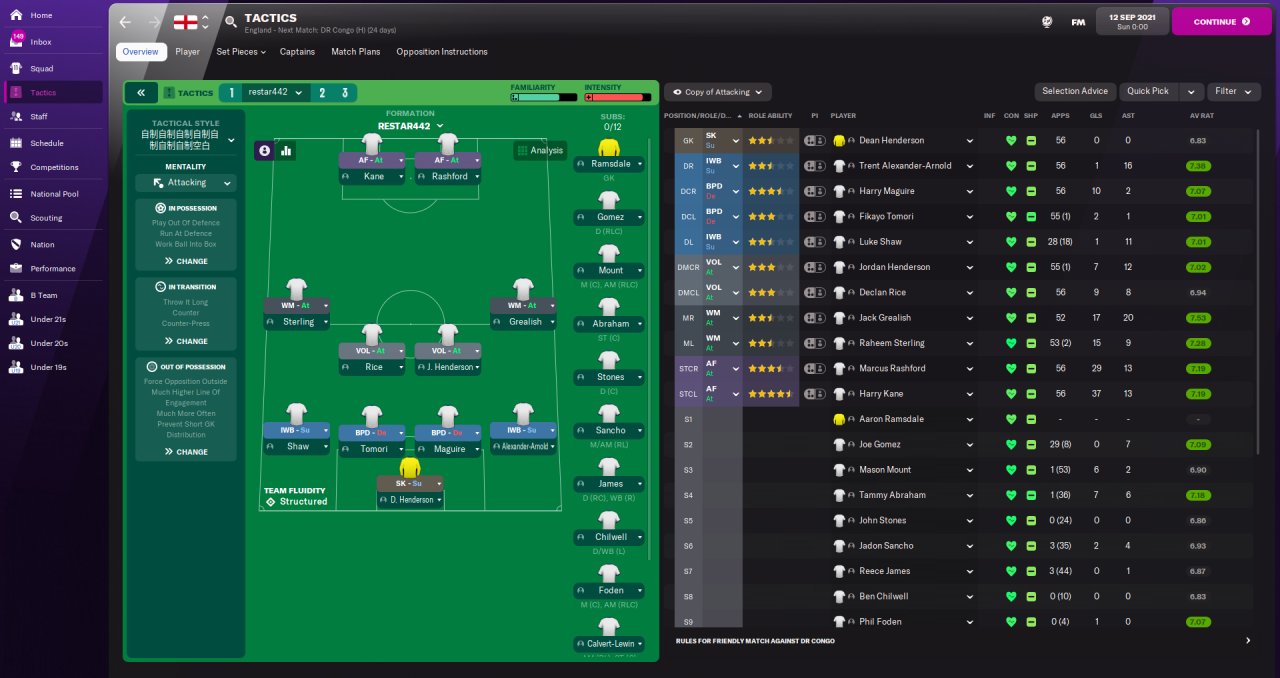This screenshot has height=678, width=1280.
Task: Open the Match Plans tab
Action: [x=355, y=52]
